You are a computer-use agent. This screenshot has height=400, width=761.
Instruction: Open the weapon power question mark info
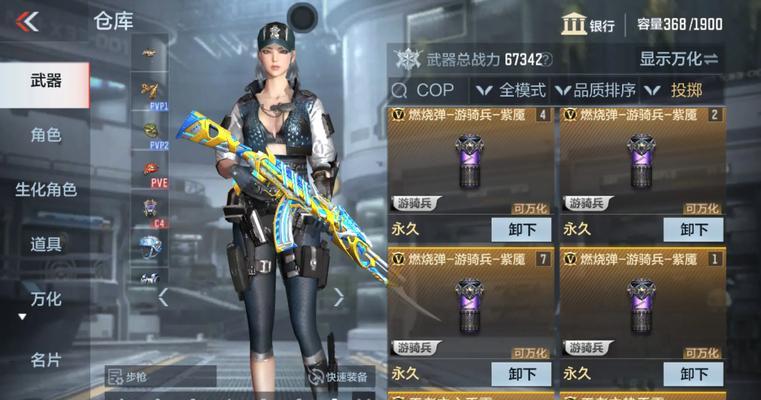coord(546,60)
